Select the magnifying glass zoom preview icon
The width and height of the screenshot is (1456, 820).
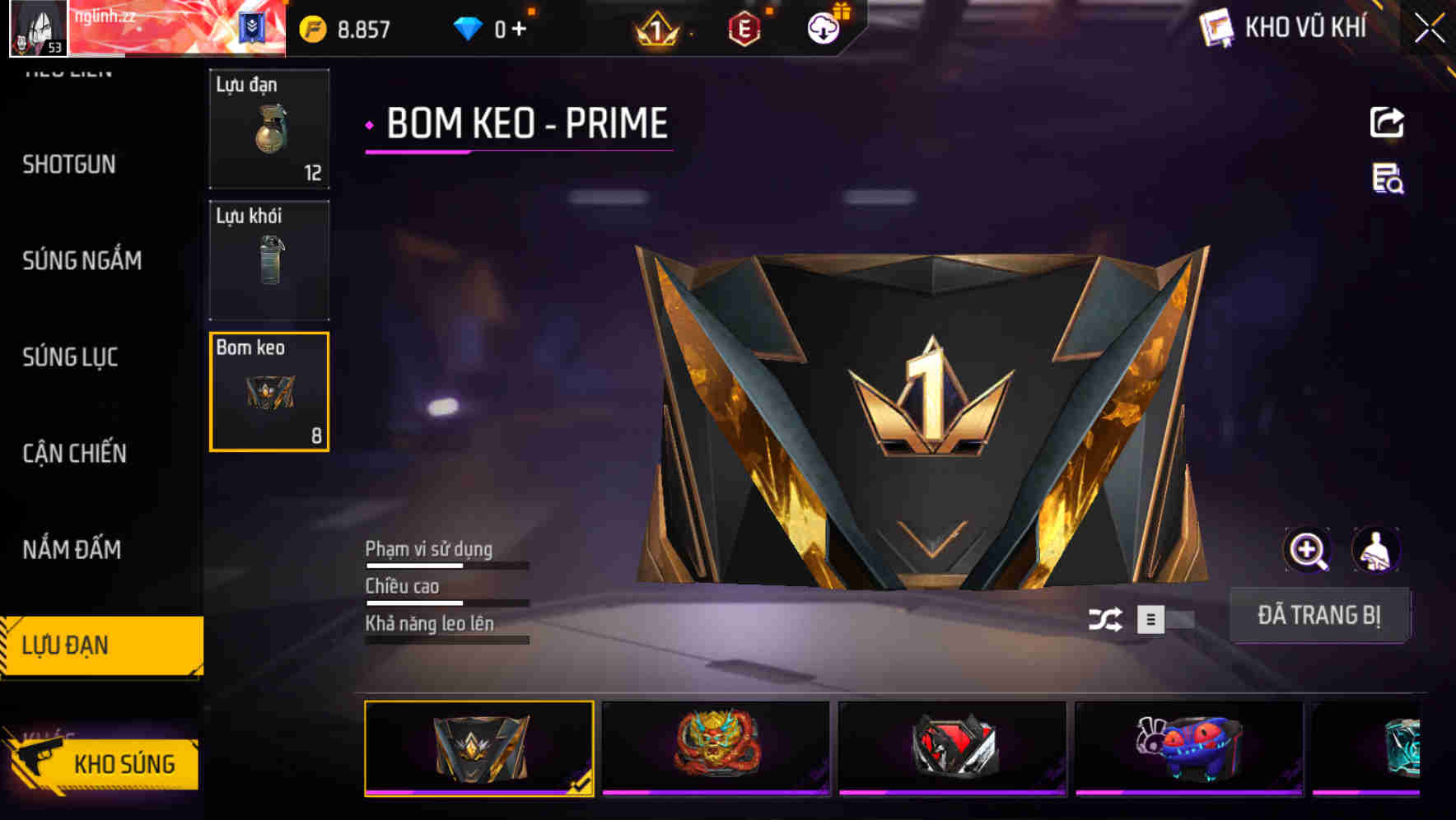[x=1308, y=550]
